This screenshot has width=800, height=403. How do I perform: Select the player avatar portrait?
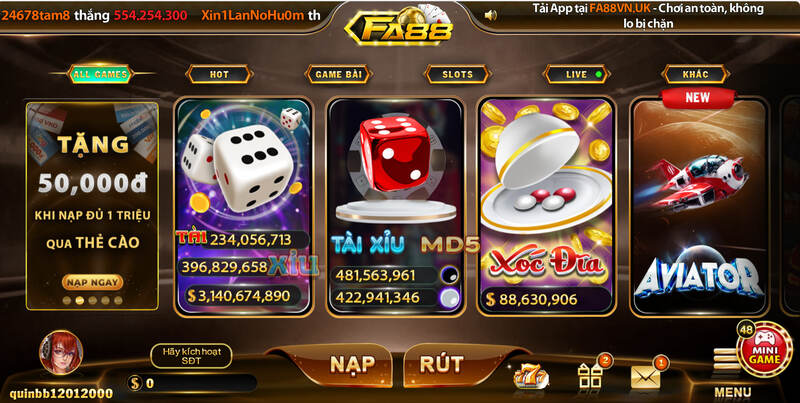click(x=60, y=353)
